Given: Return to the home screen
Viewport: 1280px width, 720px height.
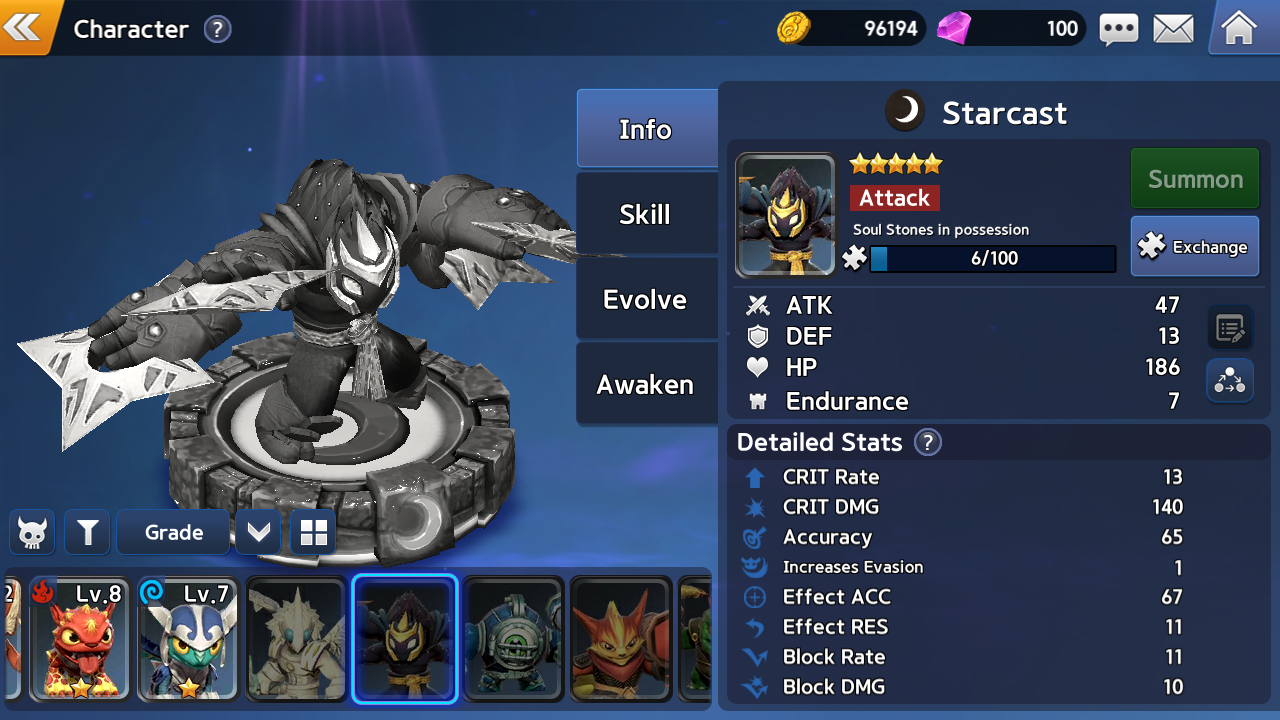Looking at the screenshot, I should point(1239,28).
